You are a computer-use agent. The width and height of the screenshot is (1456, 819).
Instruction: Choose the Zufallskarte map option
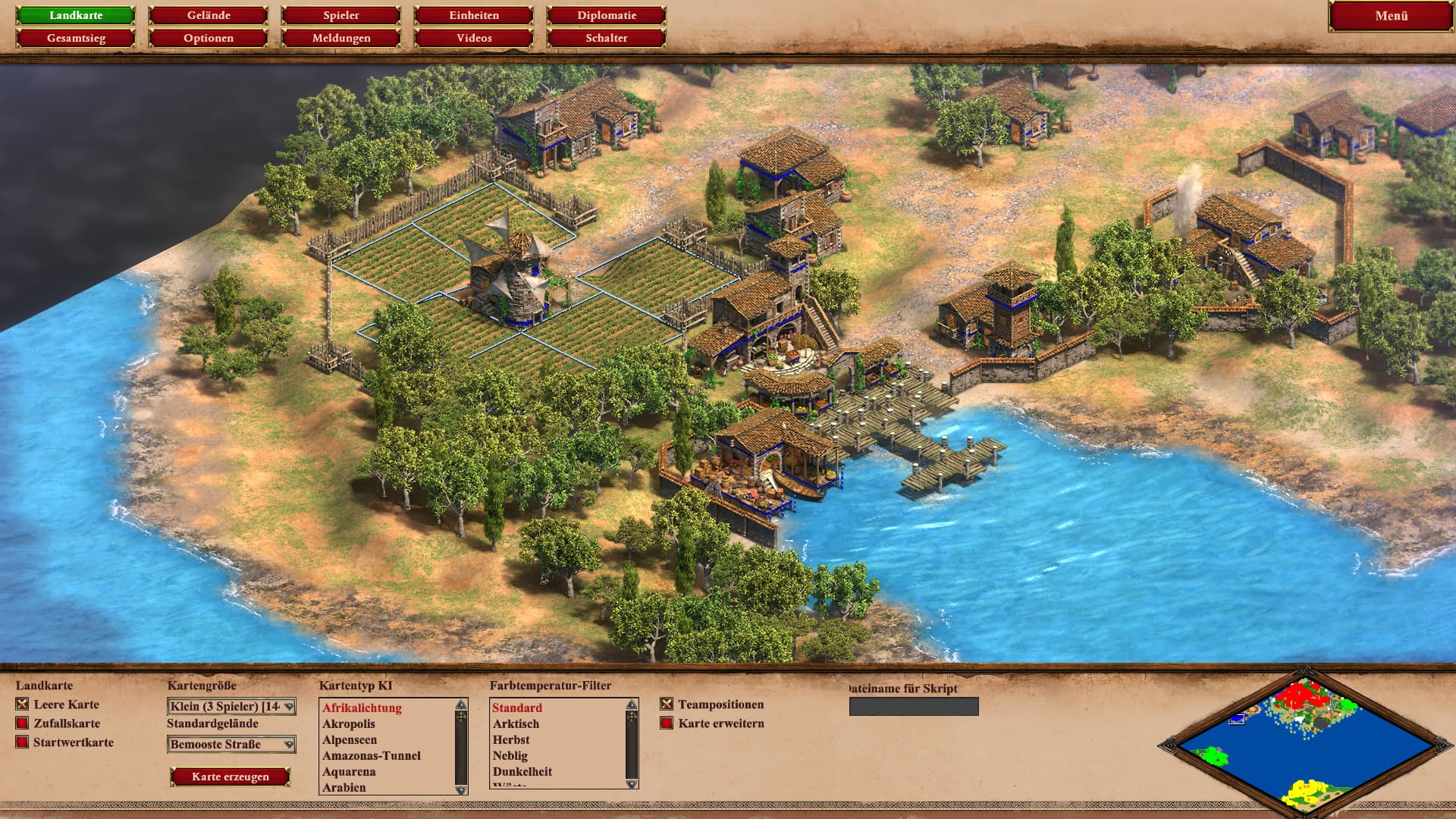[23, 723]
